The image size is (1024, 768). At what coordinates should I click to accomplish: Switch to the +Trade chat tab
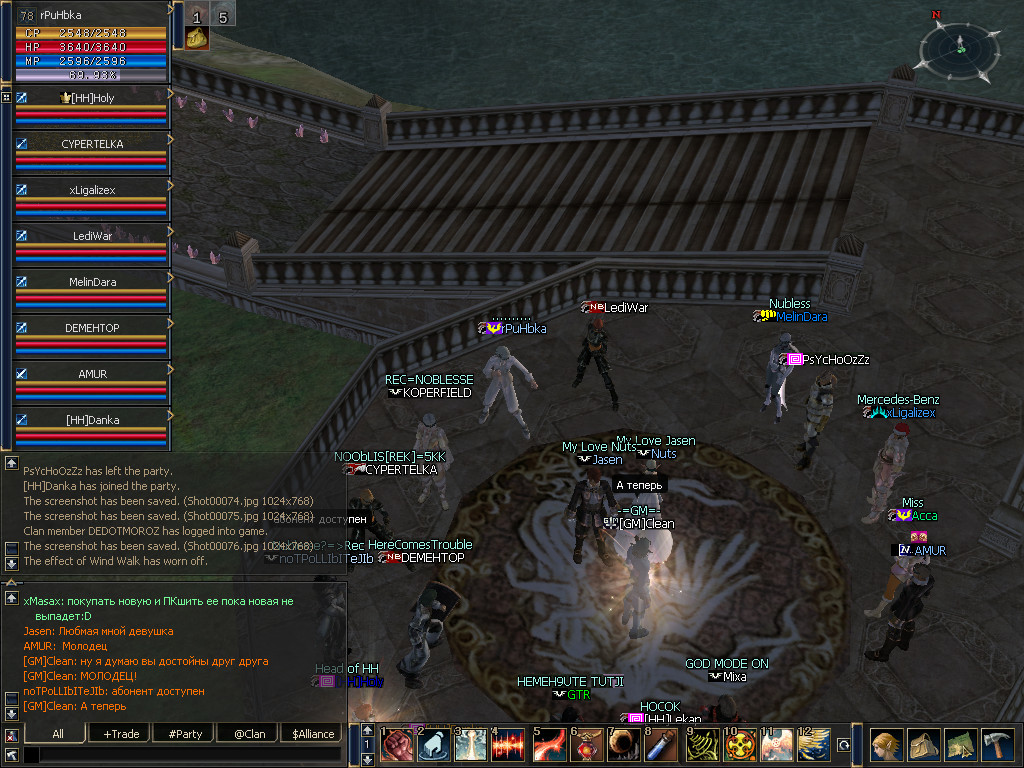(x=121, y=734)
